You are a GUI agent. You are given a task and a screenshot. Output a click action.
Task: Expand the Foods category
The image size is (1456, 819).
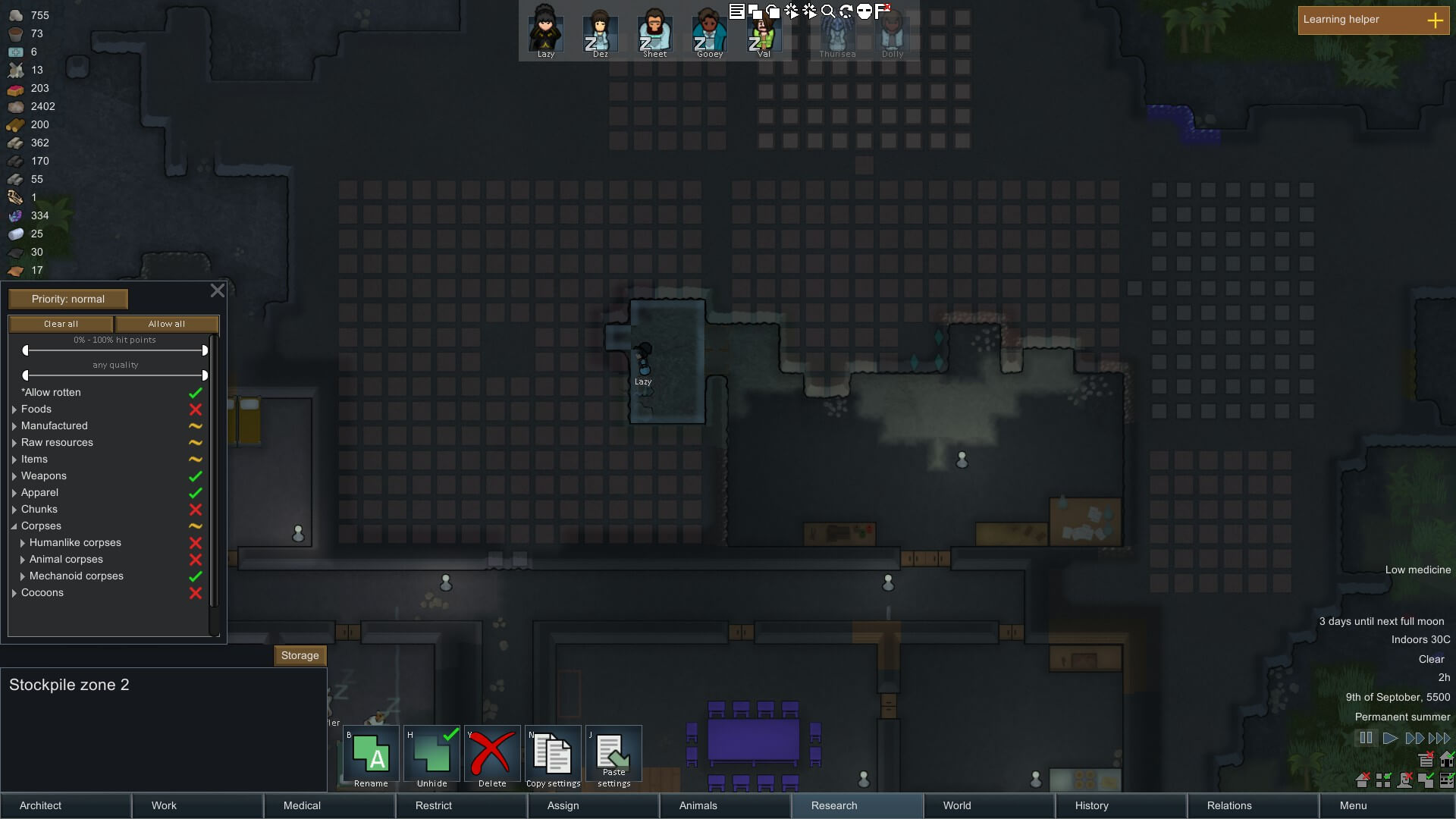click(x=14, y=409)
